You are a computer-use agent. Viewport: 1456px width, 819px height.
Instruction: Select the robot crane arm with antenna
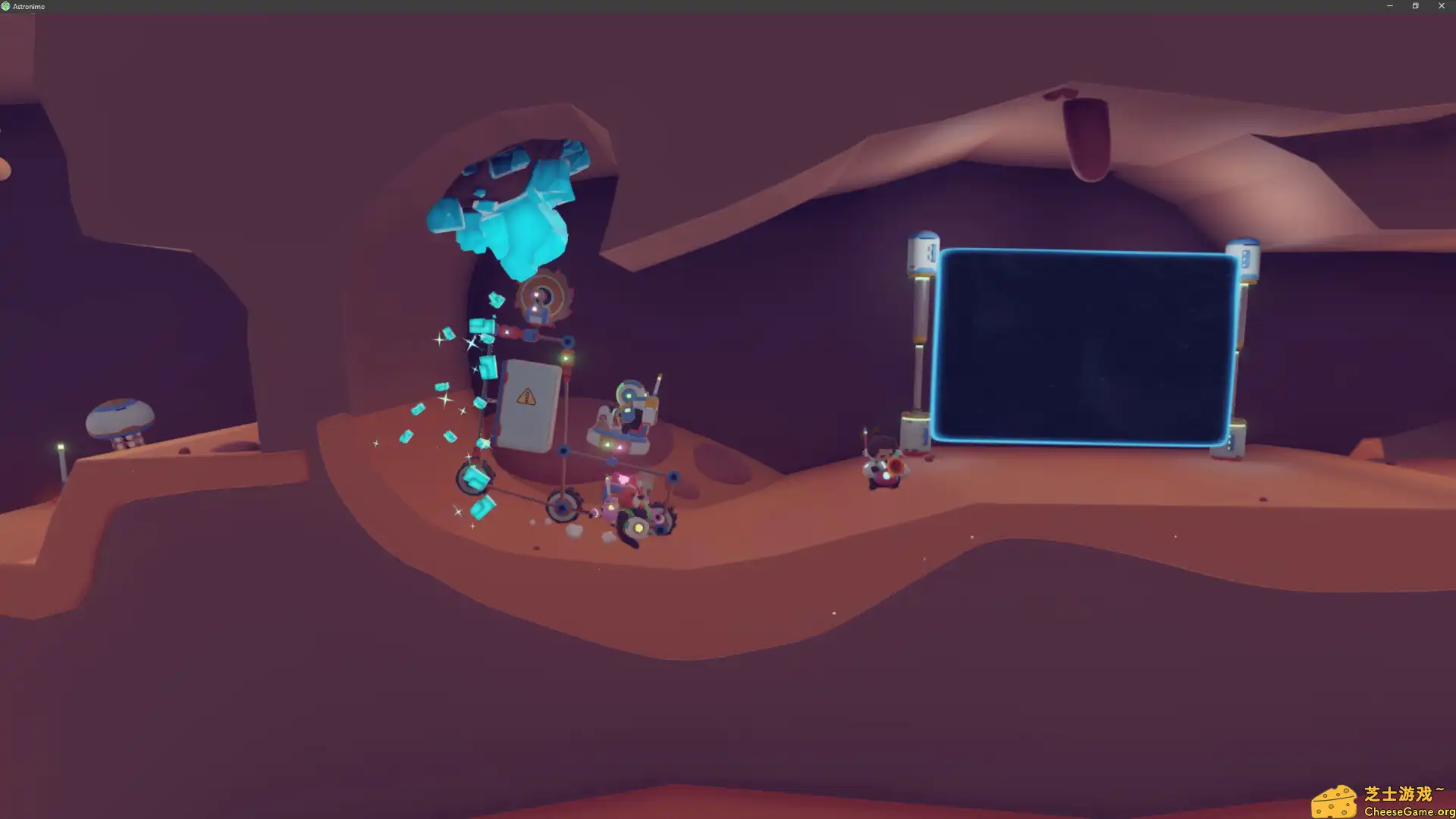[x=633, y=402]
